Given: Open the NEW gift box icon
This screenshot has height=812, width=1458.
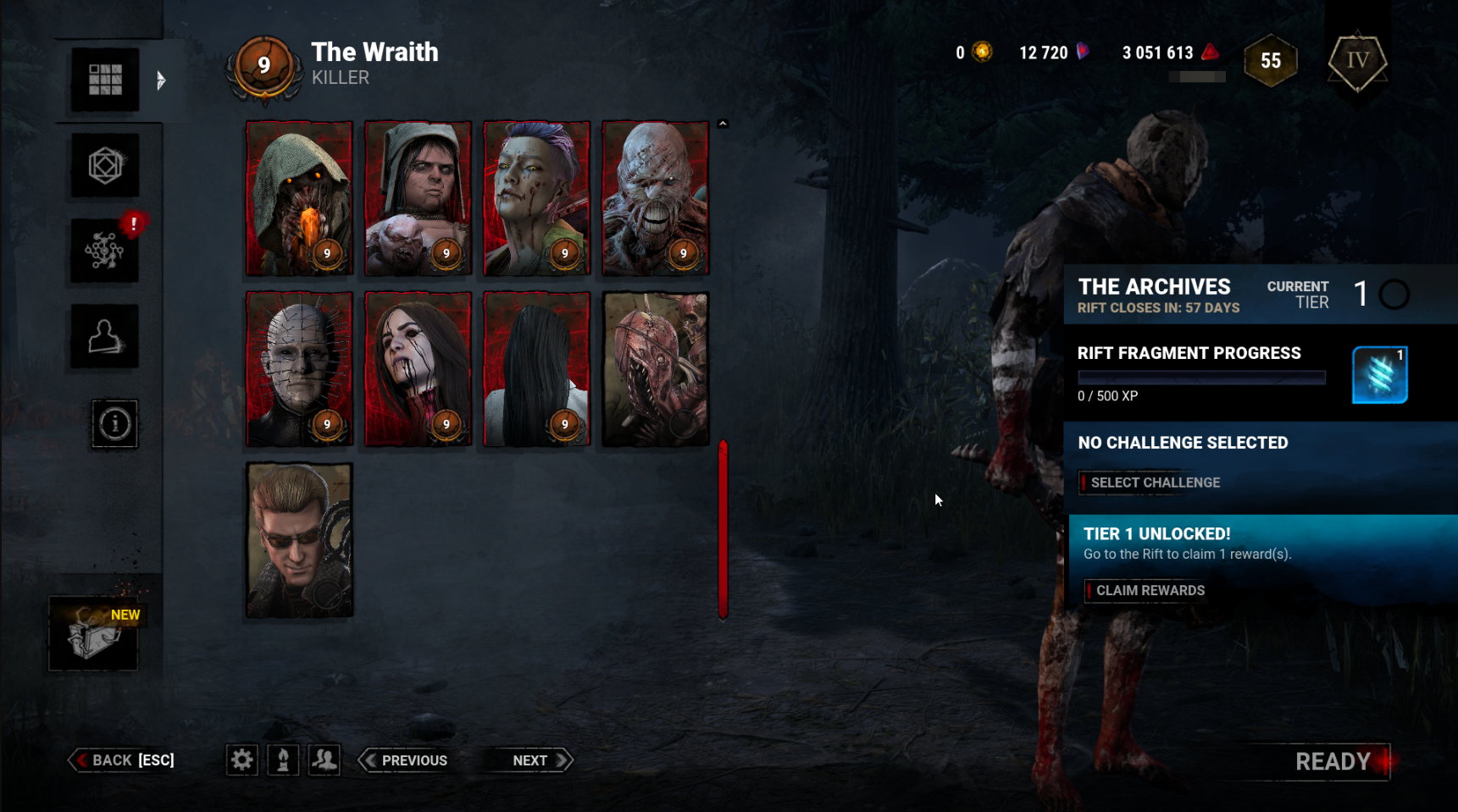Looking at the screenshot, I should coord(94,634).
